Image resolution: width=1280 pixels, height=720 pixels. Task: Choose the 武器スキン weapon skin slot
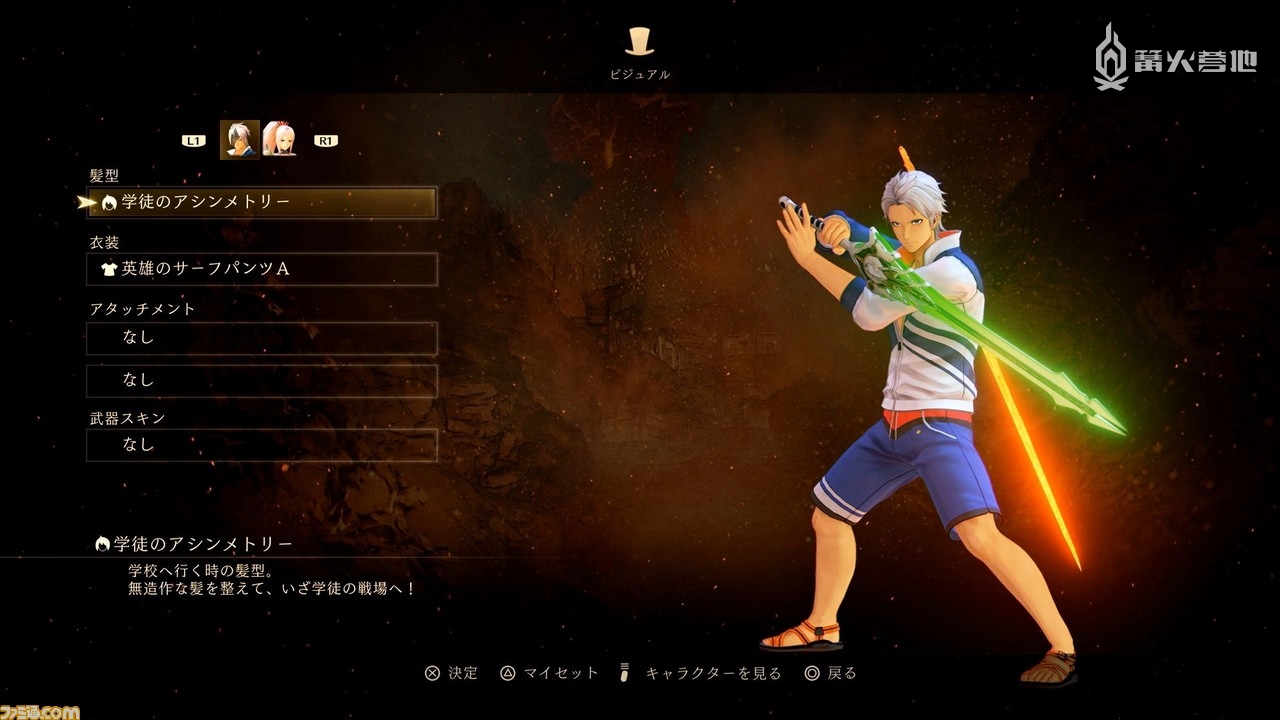262,445
